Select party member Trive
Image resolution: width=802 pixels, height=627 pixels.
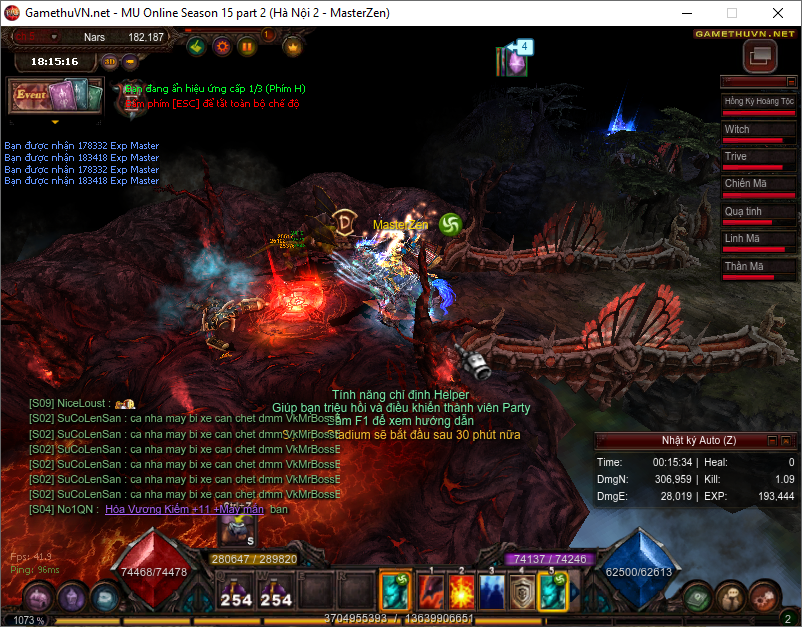click(x=759, y=157)
